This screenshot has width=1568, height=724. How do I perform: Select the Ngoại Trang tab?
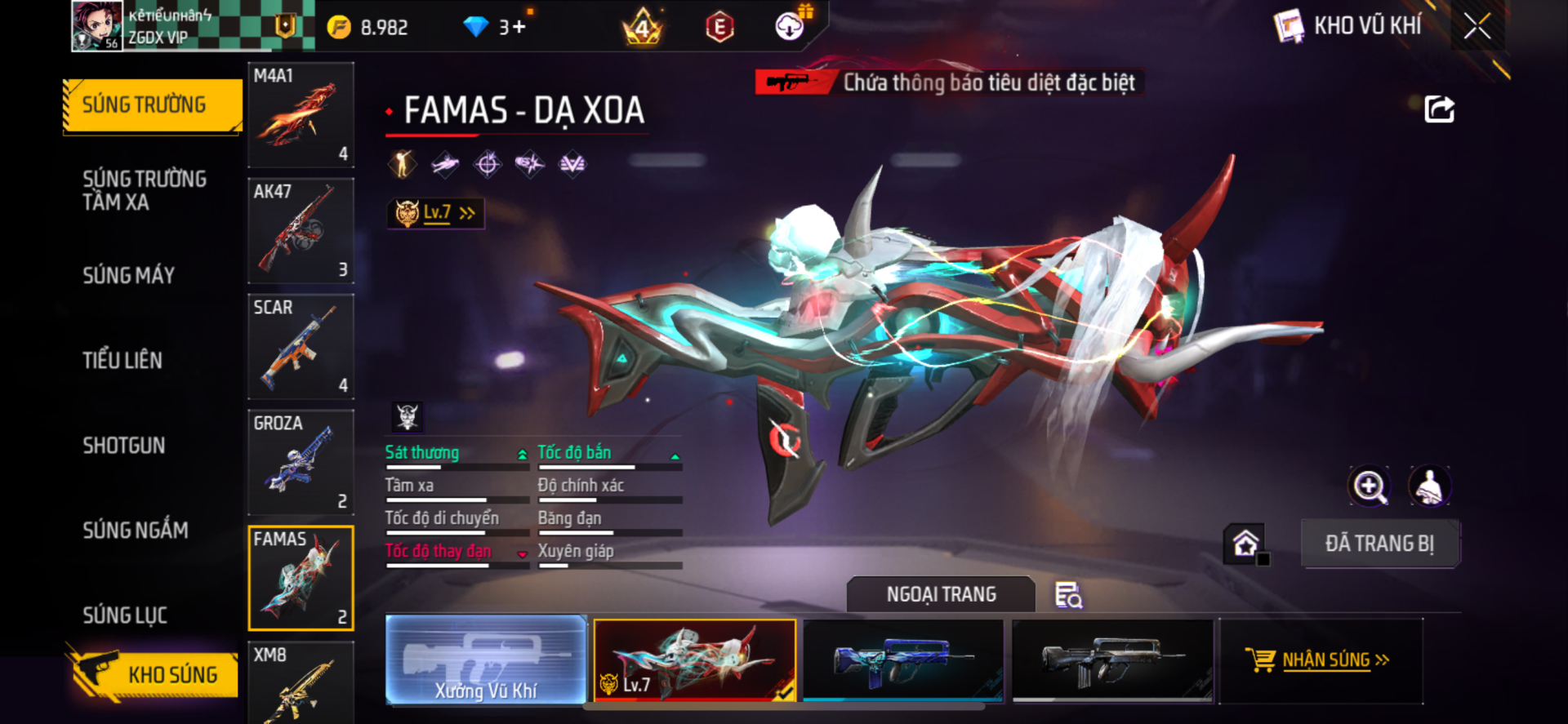[941, 594]
